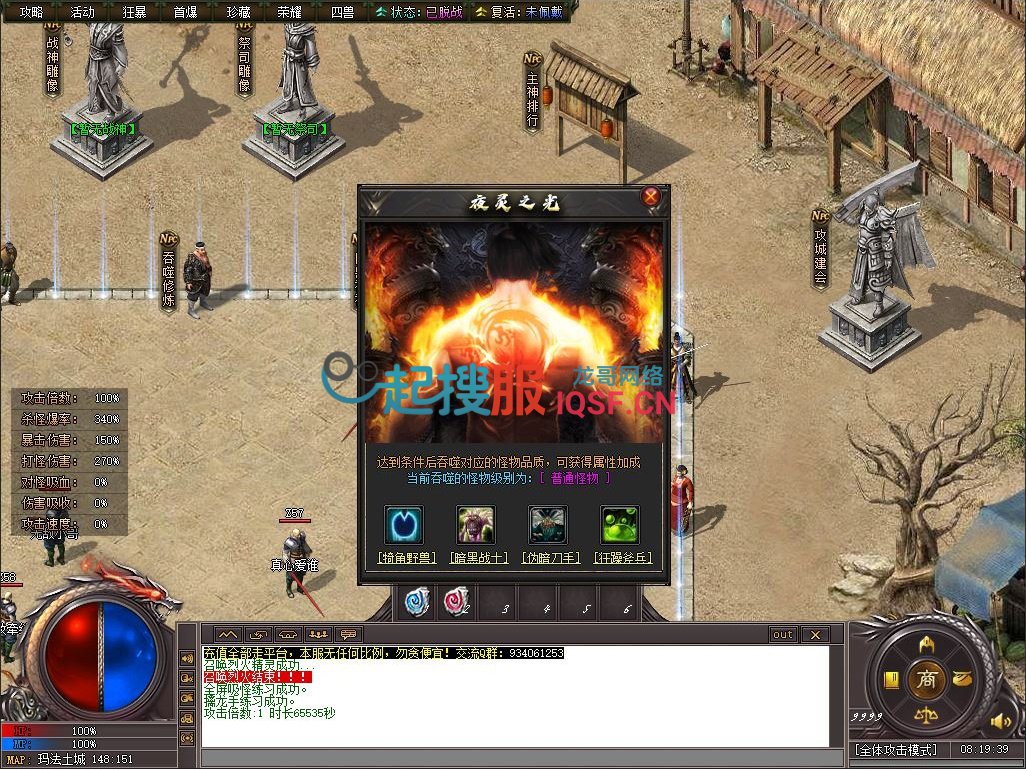Image resolution: width=1026 pixels, height=769 pixels.
Task: Choose the 伪暗刀手 monster link
Action: click(549, 557)
